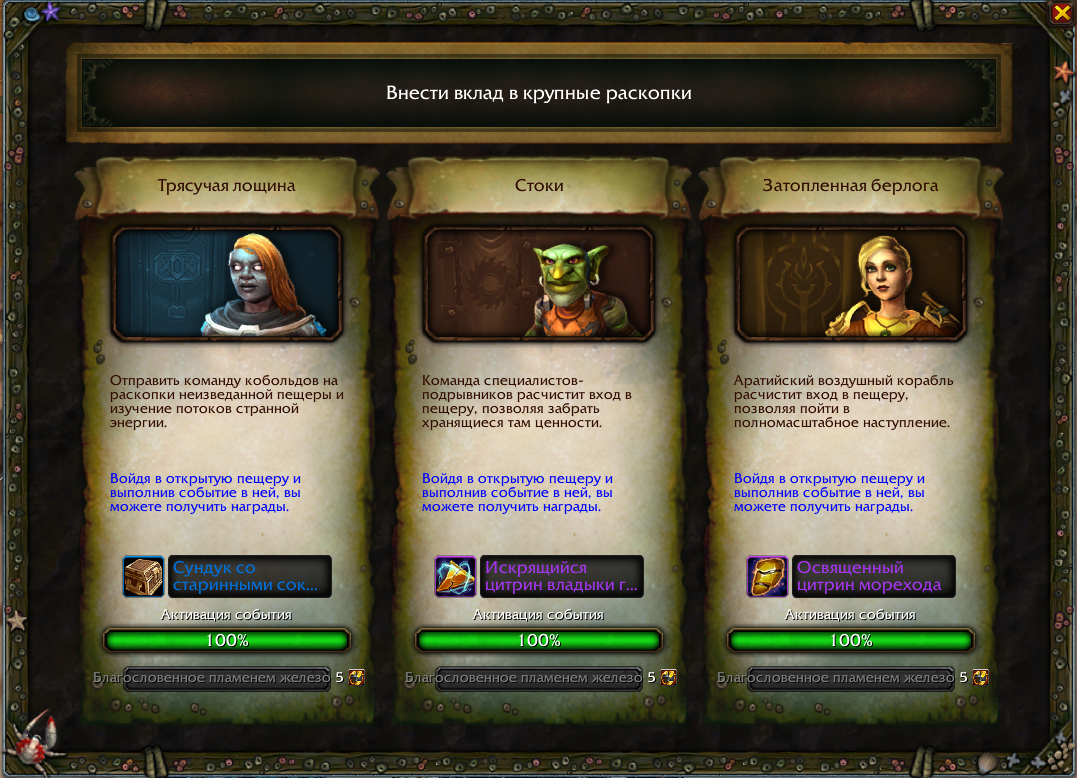1077x778 pixels.
Task: Close the excavation contribution window
Action: point(1060,13)
